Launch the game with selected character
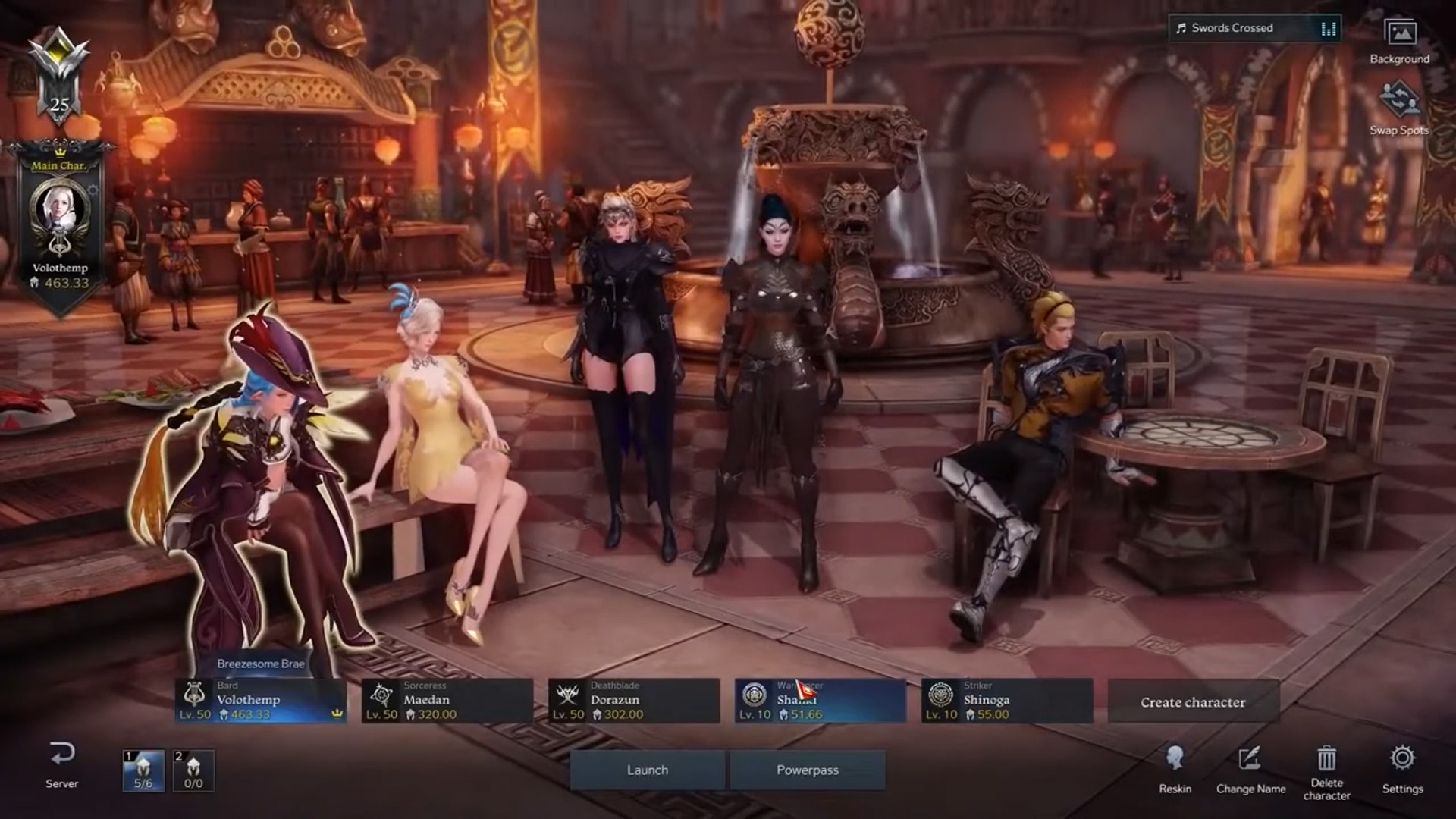 647,770
